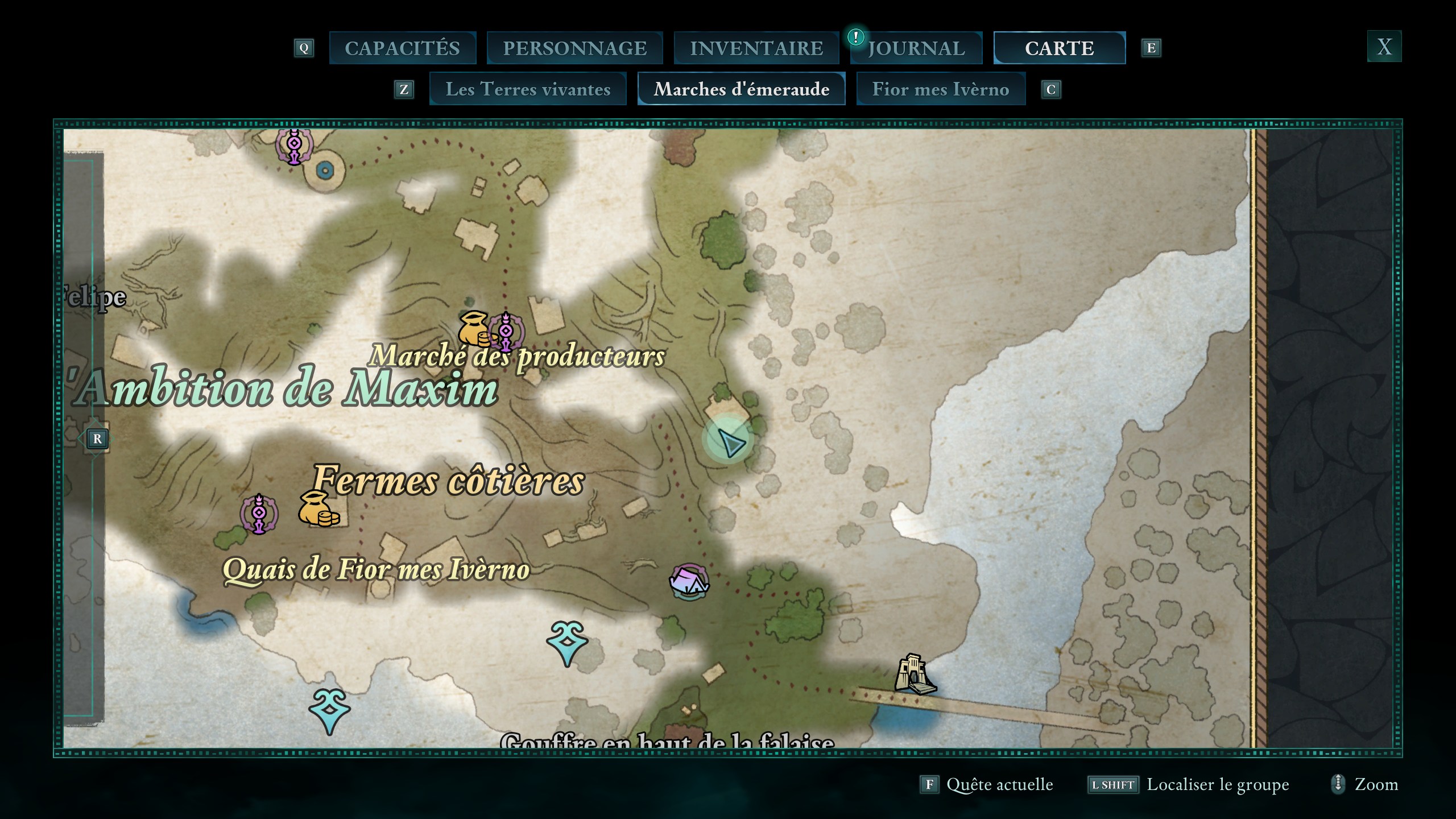
Task: Switch to the Fior mes Ivèrno map
Action: pyautogui.click(x=940, y=89)
